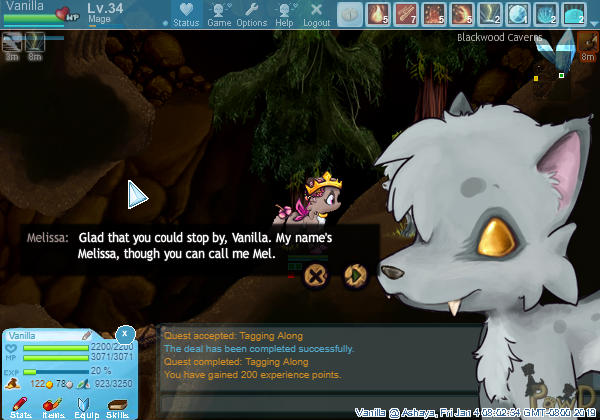Open the Items inventory

(54, 406)
